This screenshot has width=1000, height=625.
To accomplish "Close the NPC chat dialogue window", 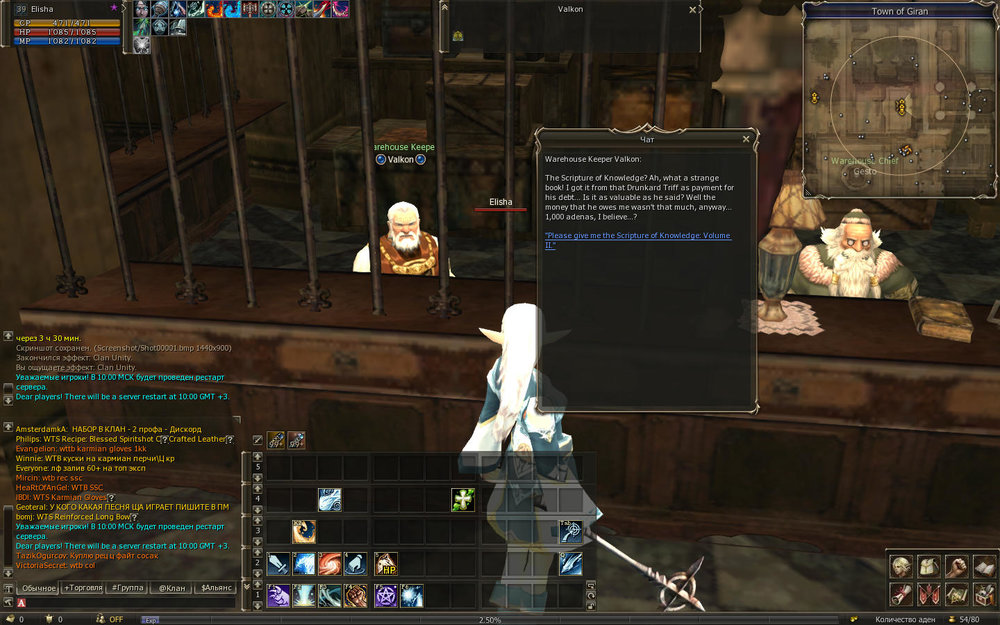I will pos(746,139).
